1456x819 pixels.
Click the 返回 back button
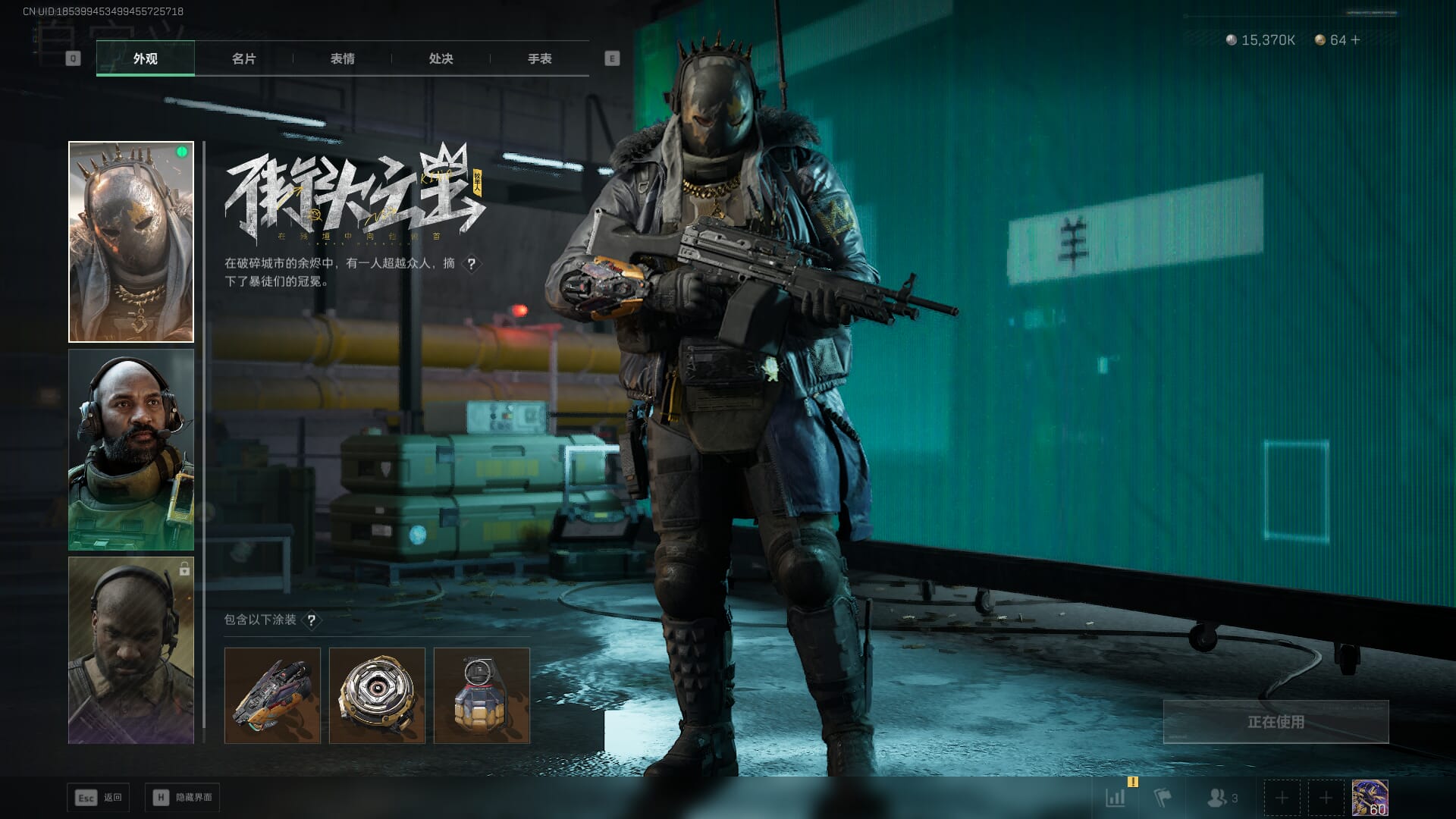click(x=99, y=798)
